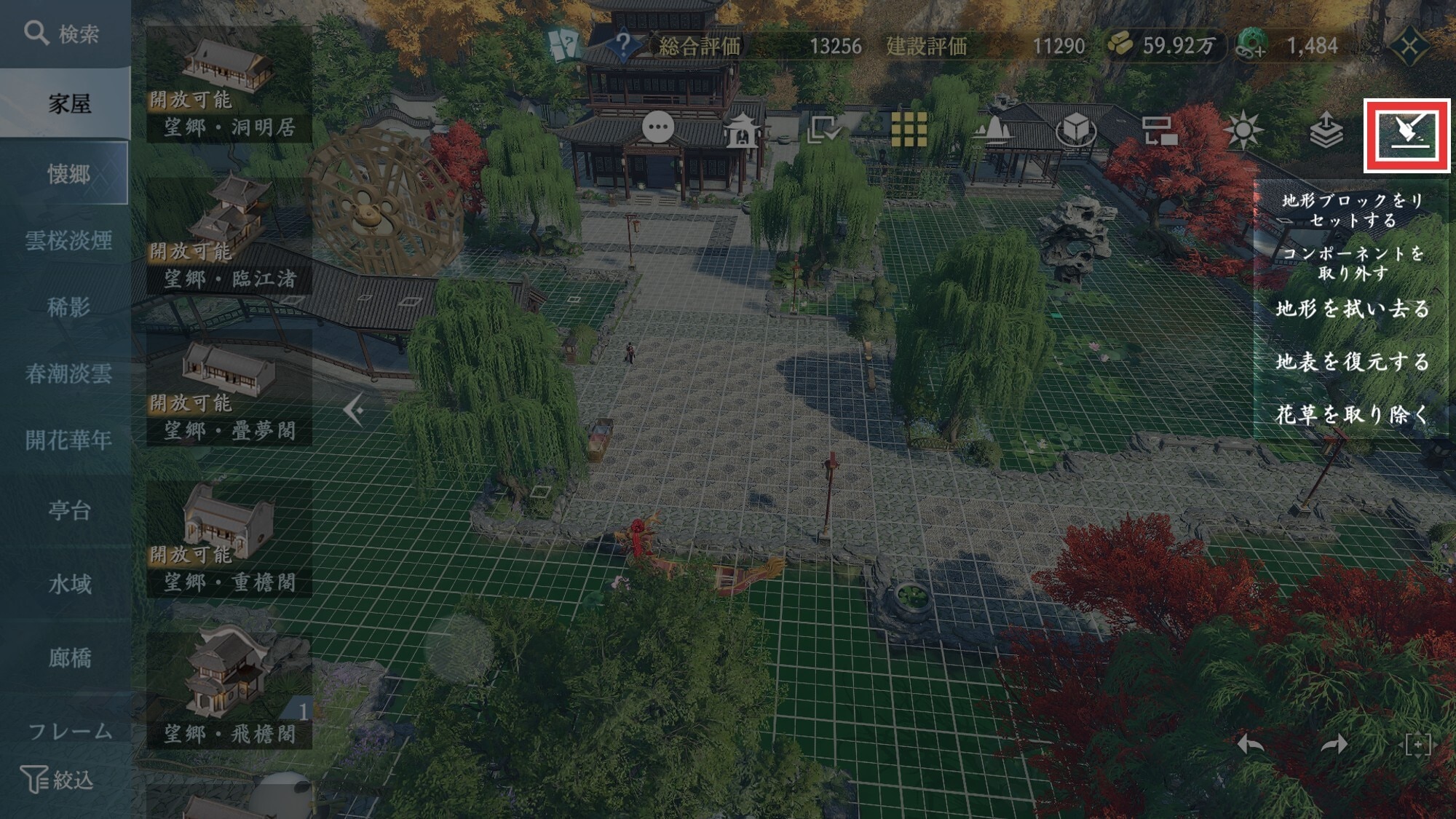This screenshot has width=1456, height=819.
Task: Close build mode with the diamond X
Action: [x=1409, y=47]
